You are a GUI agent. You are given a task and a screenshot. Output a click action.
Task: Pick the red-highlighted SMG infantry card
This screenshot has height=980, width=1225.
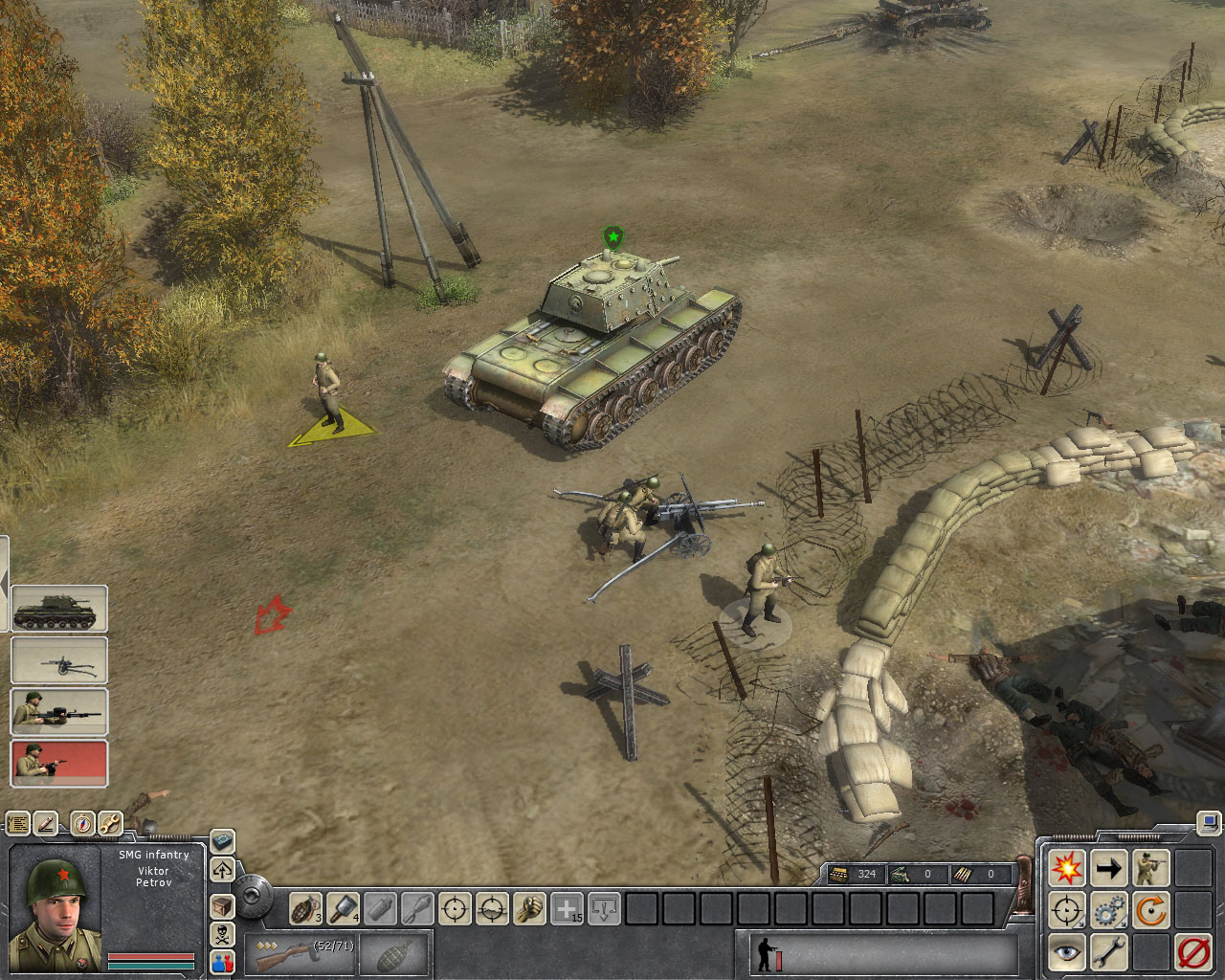click(x=59, y=764)
